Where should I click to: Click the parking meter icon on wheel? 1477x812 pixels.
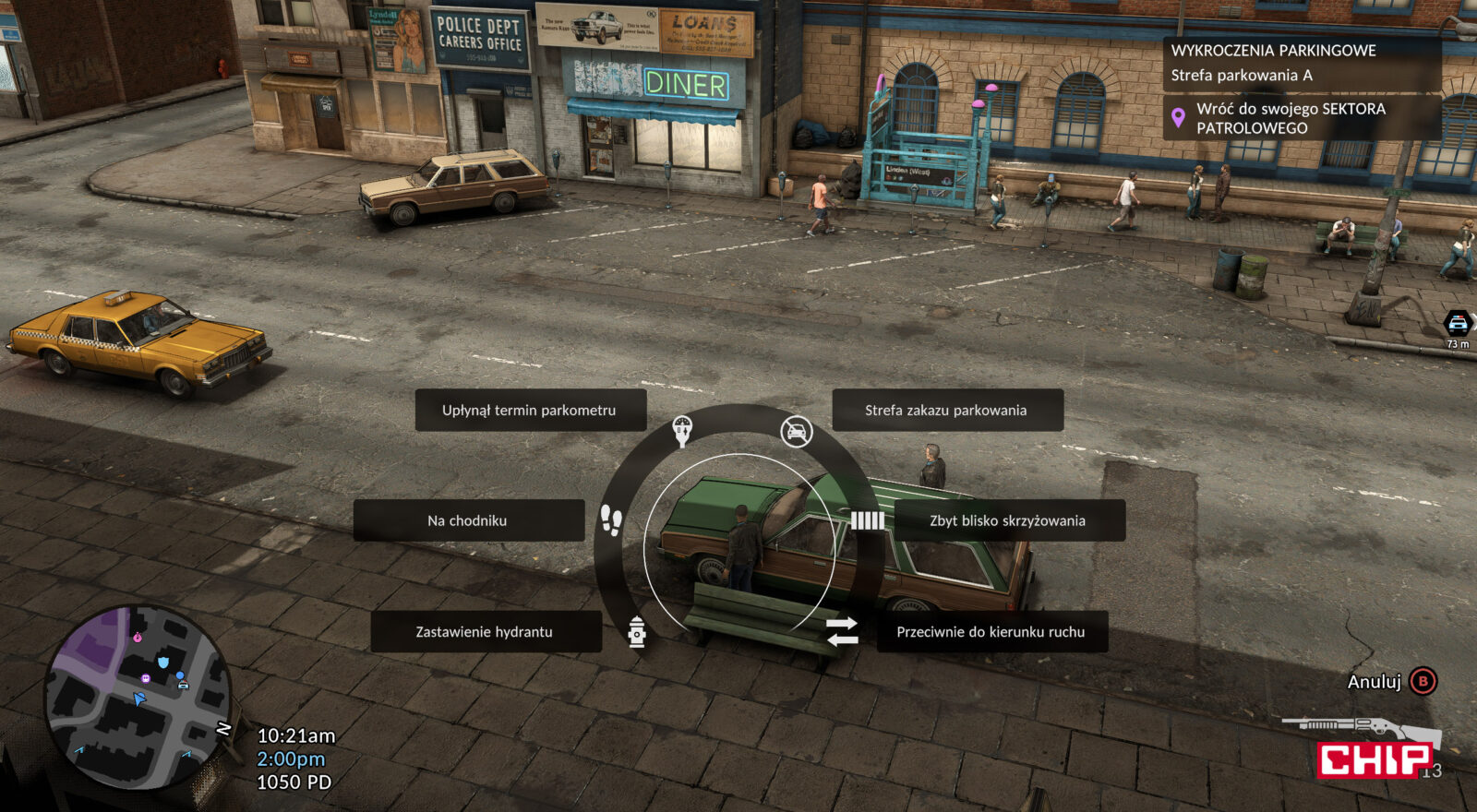coord(682,430)
